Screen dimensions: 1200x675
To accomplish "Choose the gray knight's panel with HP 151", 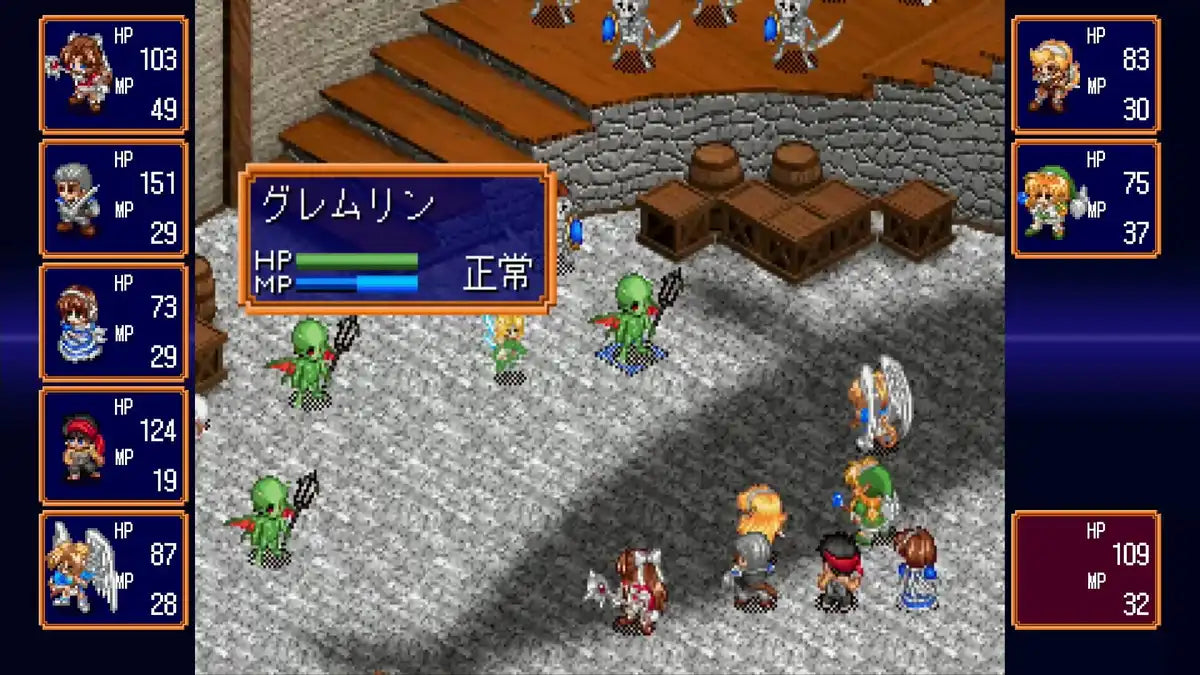I will pos(114,199).
